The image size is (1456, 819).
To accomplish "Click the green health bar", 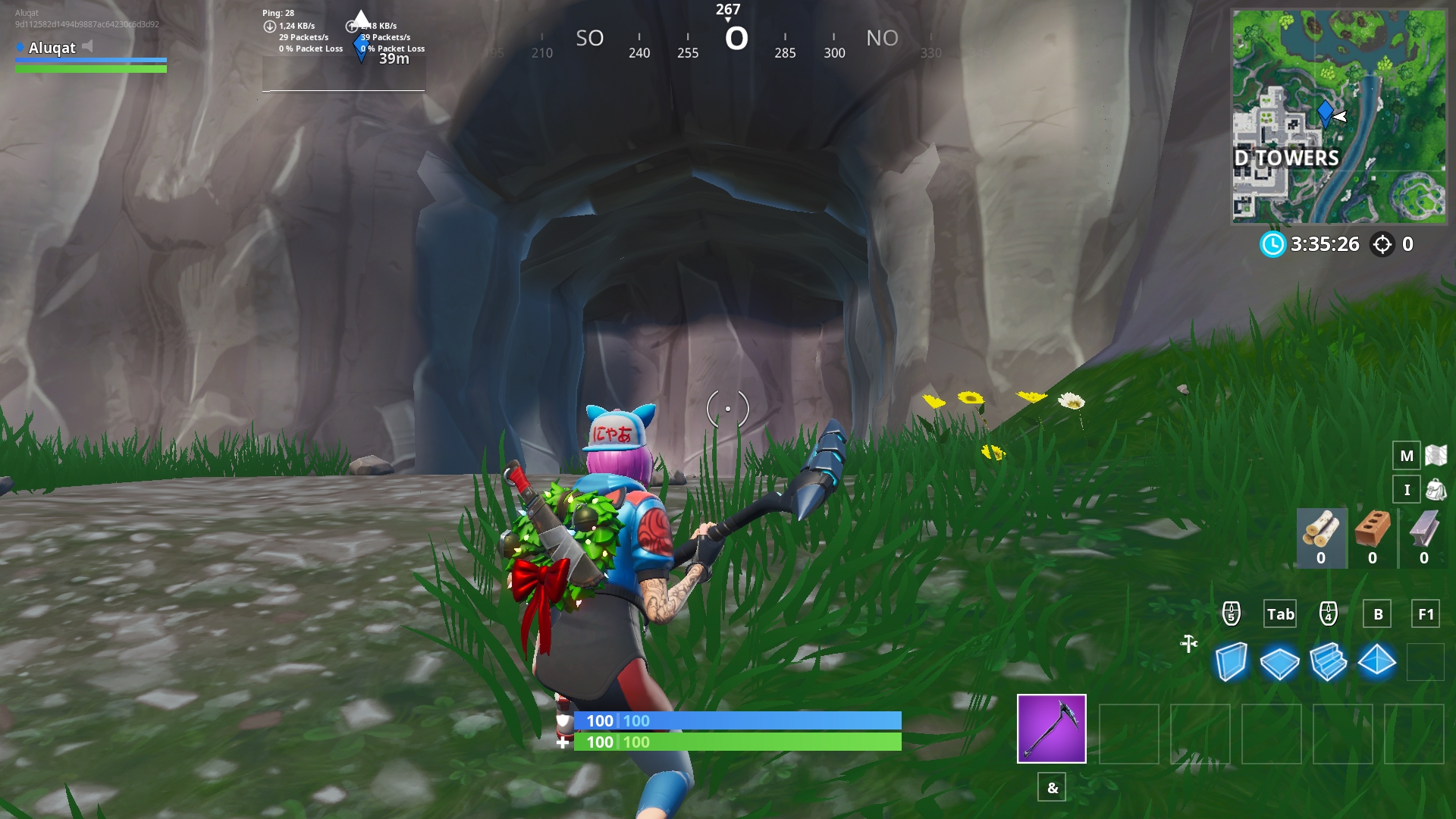I will [x=736, y=742].
